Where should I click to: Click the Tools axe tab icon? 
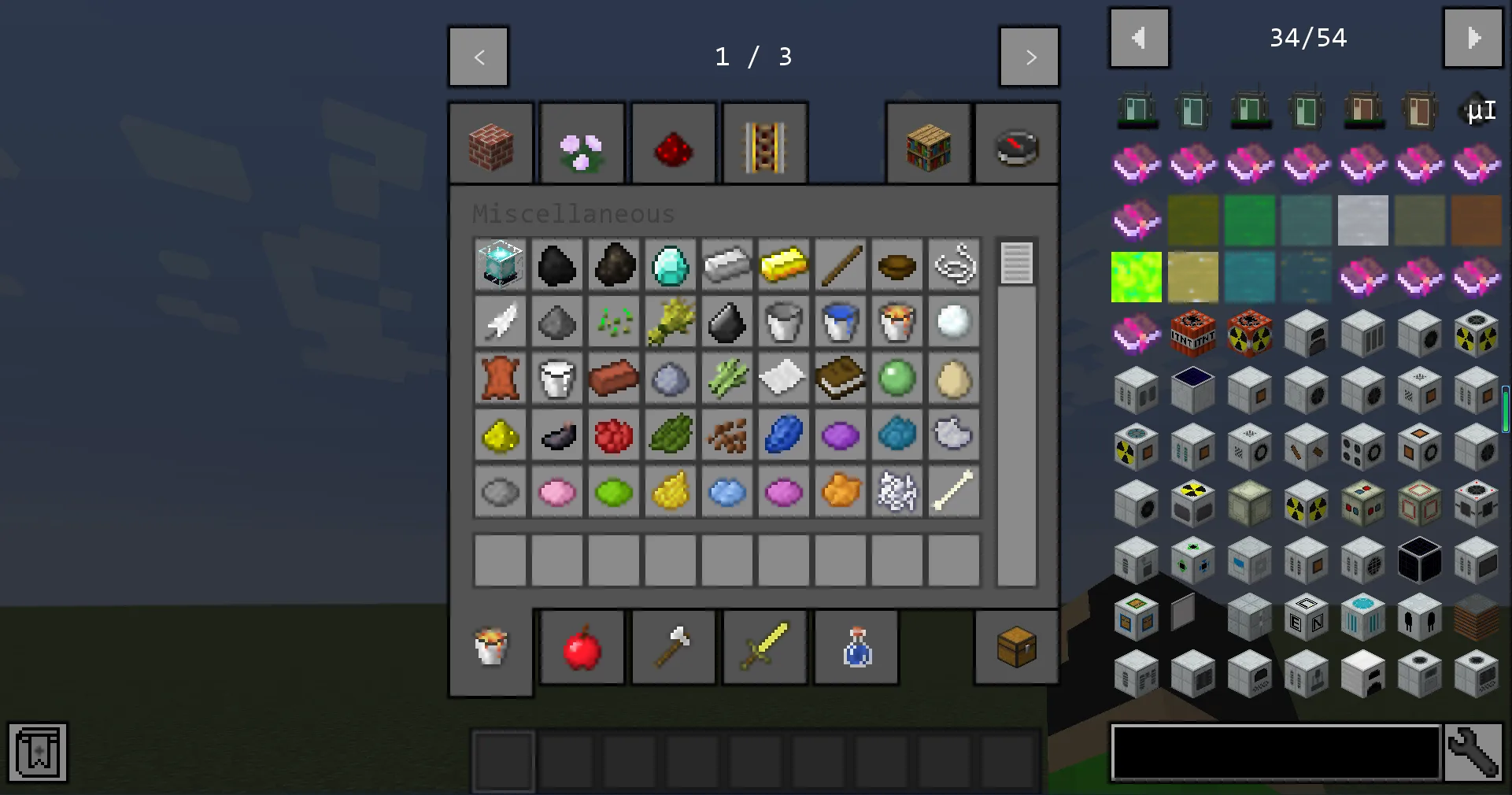tap(673, 646)
